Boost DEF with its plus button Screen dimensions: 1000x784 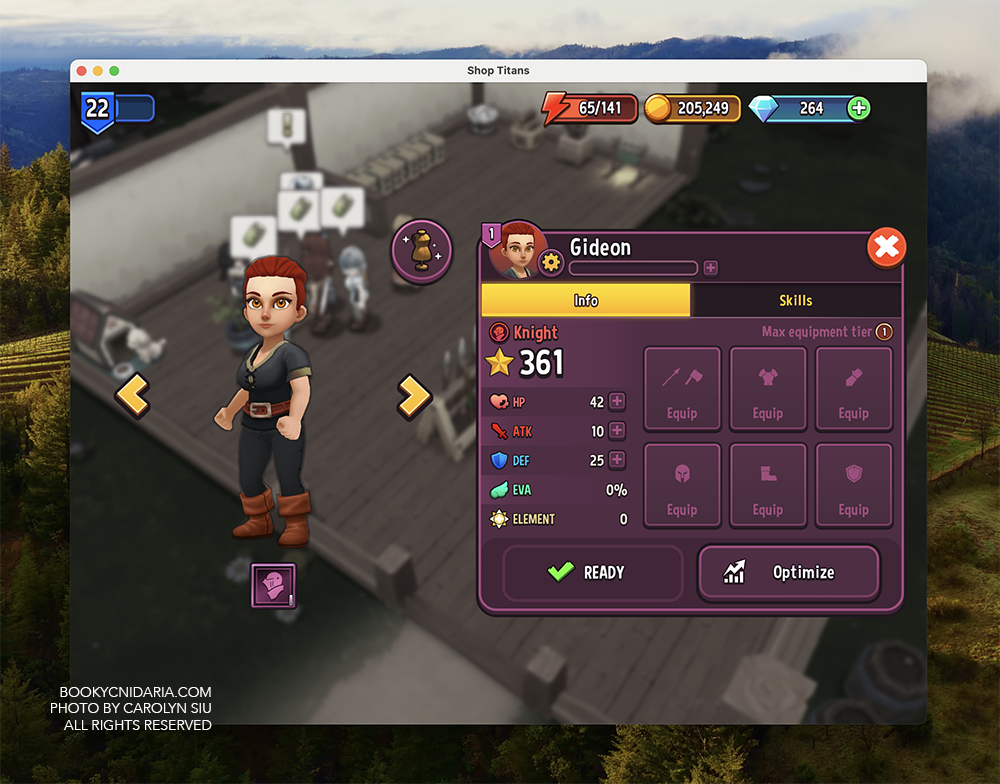(x=617, y=460)
